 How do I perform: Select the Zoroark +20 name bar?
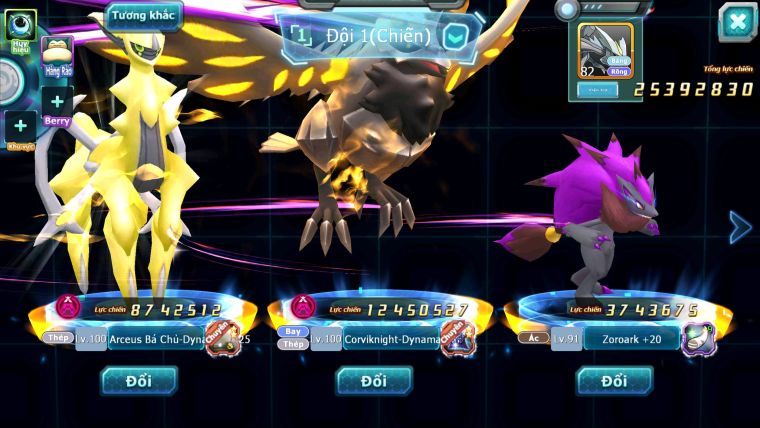(x=625, y=340)
